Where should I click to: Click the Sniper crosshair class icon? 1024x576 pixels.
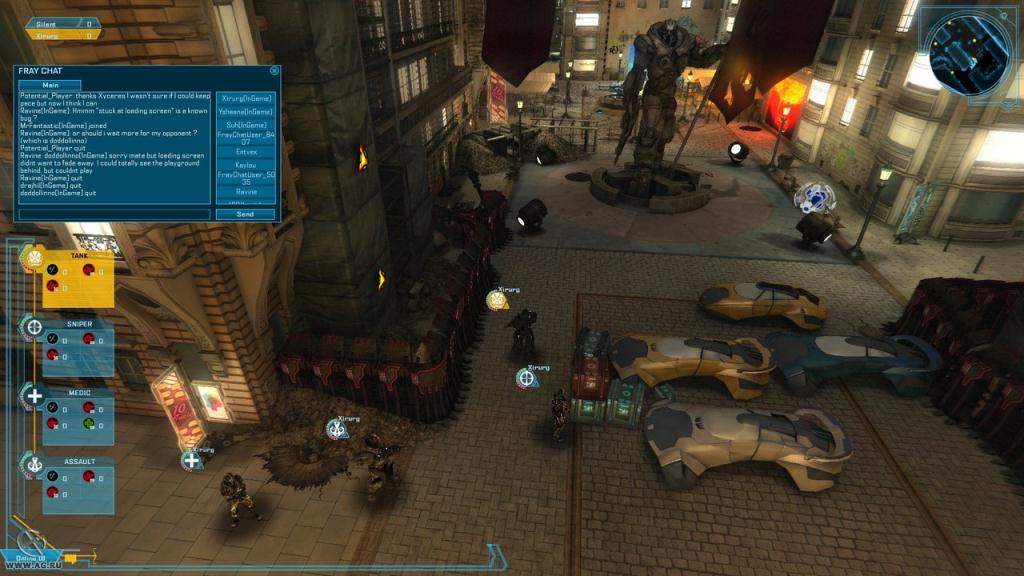(33, 327)
